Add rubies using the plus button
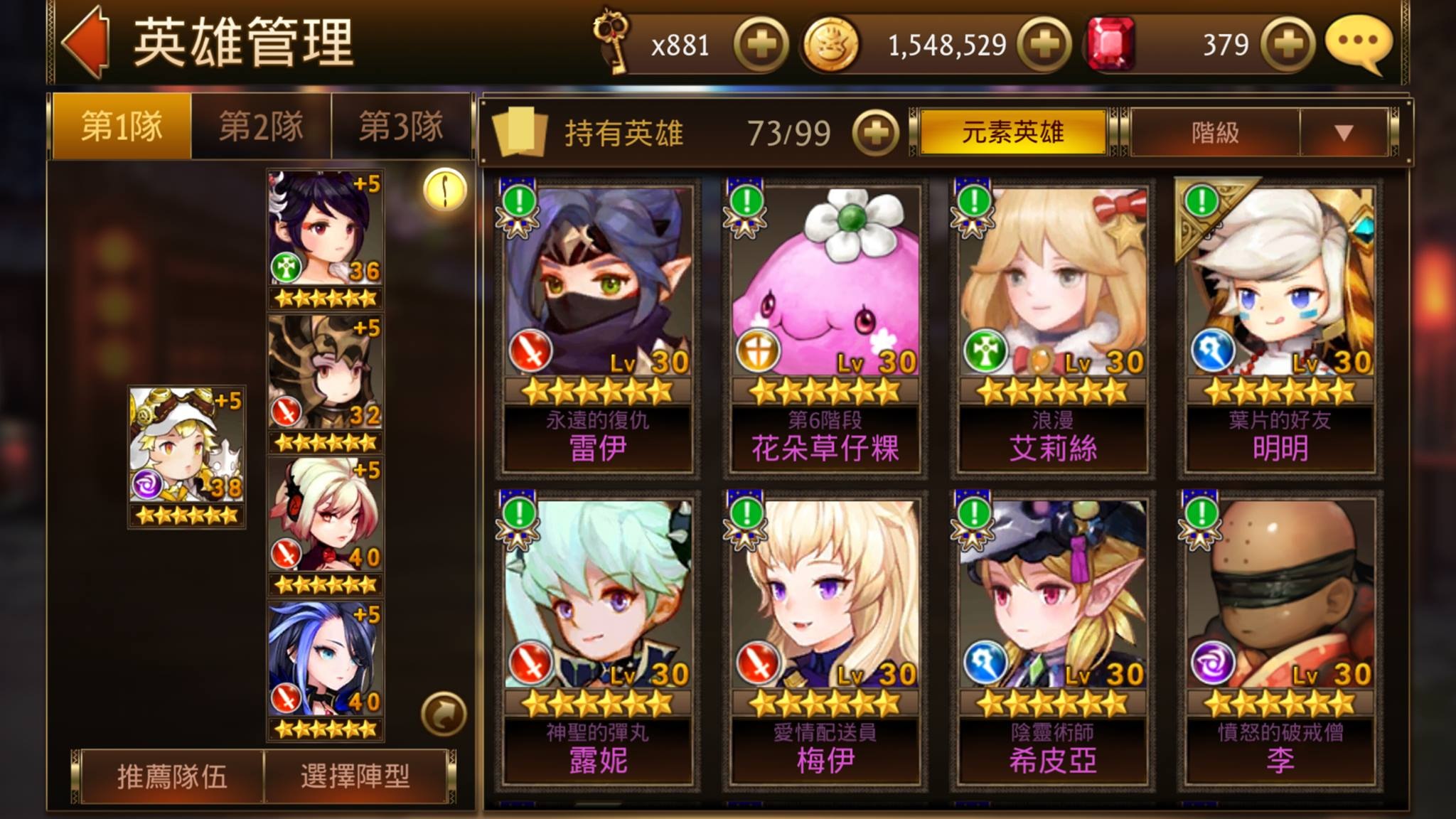 pyautogui.click(x=1287, y=45)
